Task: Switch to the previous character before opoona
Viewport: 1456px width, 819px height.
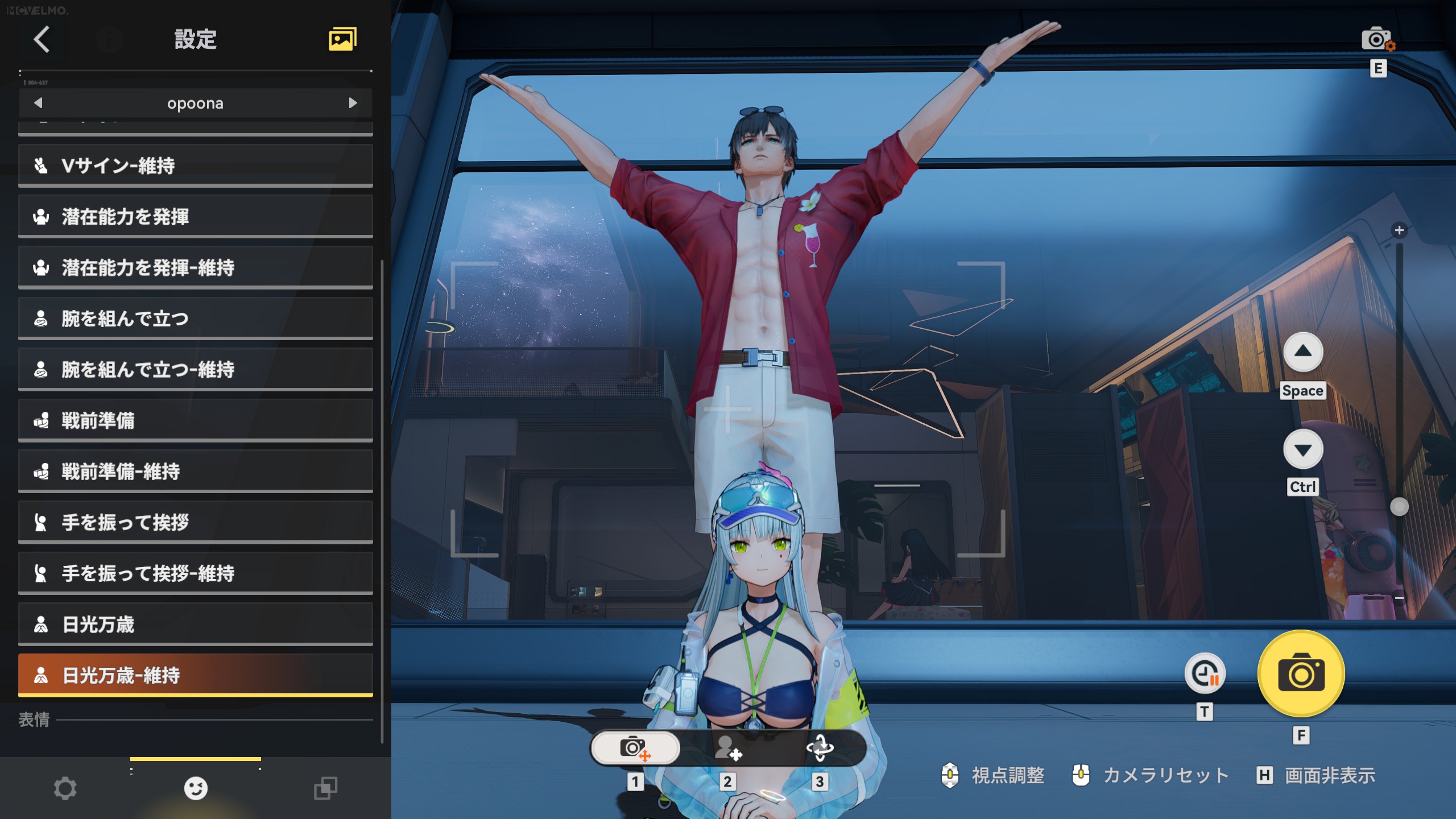Action: [38, 103]
